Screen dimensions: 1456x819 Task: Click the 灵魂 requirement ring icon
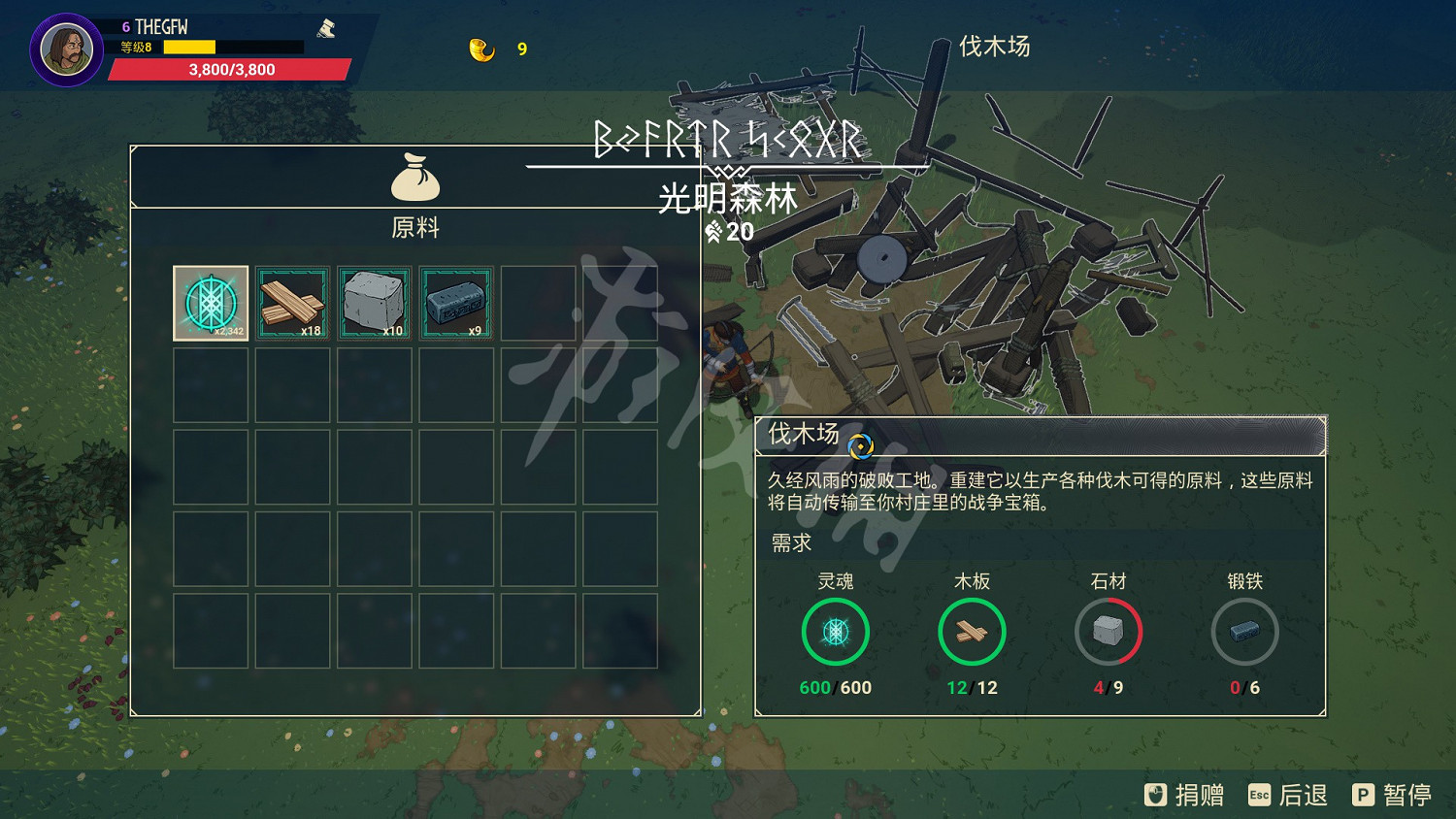click(835, 631)
